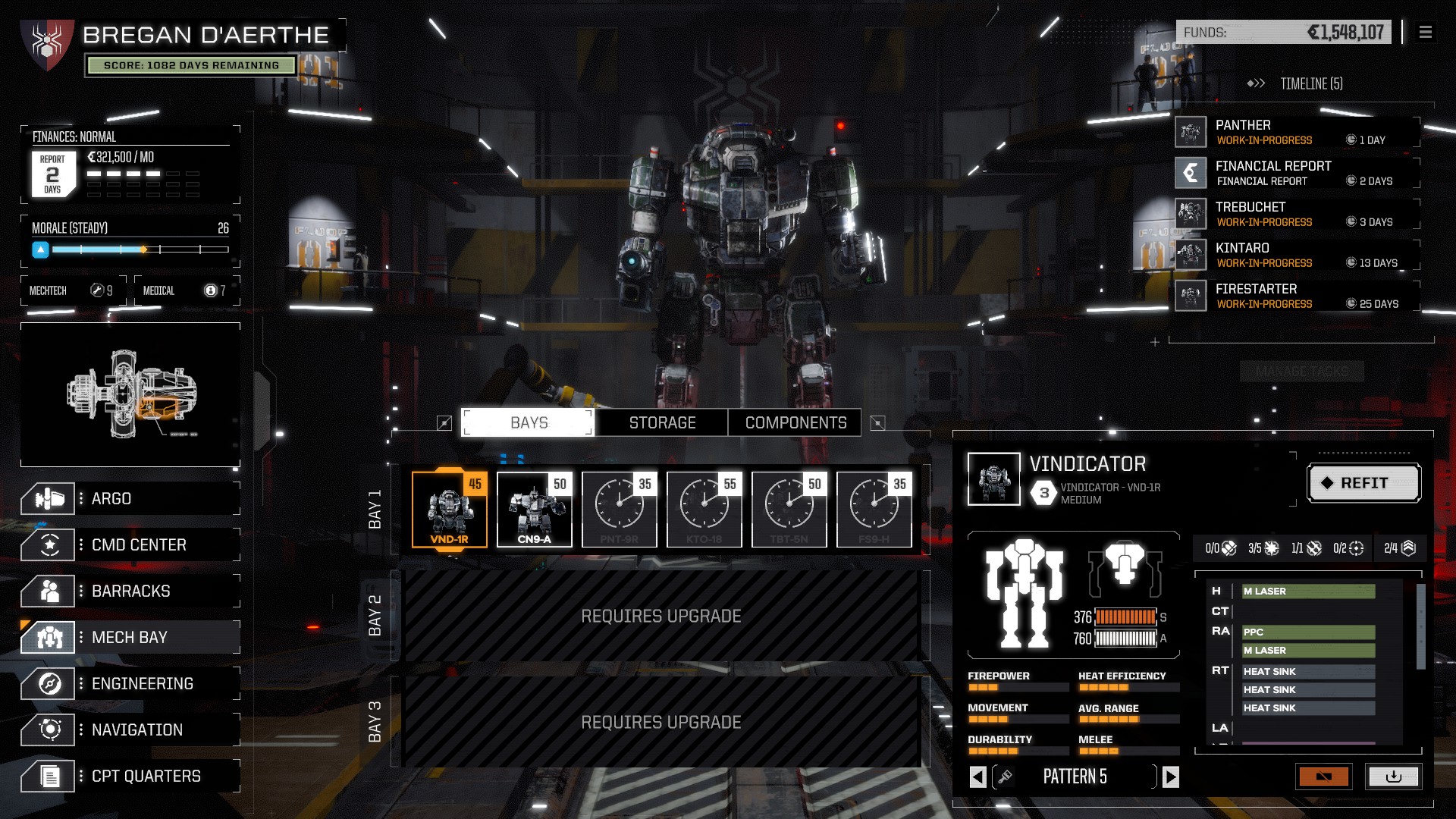
Task: Select the CN9-A mech in Bay 1
Action: click(535, 509)
